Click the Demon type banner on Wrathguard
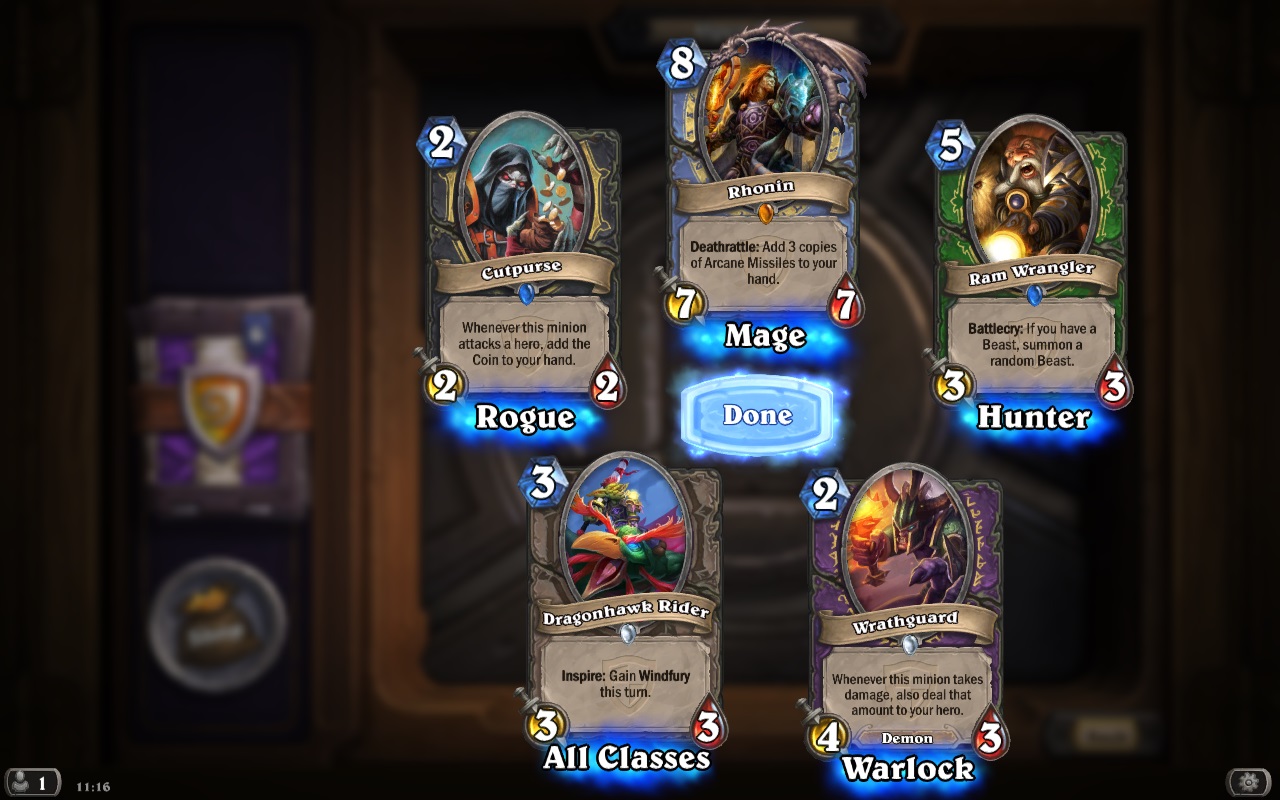The width and height of the screenshot is (1280, 800). point(908,738)
